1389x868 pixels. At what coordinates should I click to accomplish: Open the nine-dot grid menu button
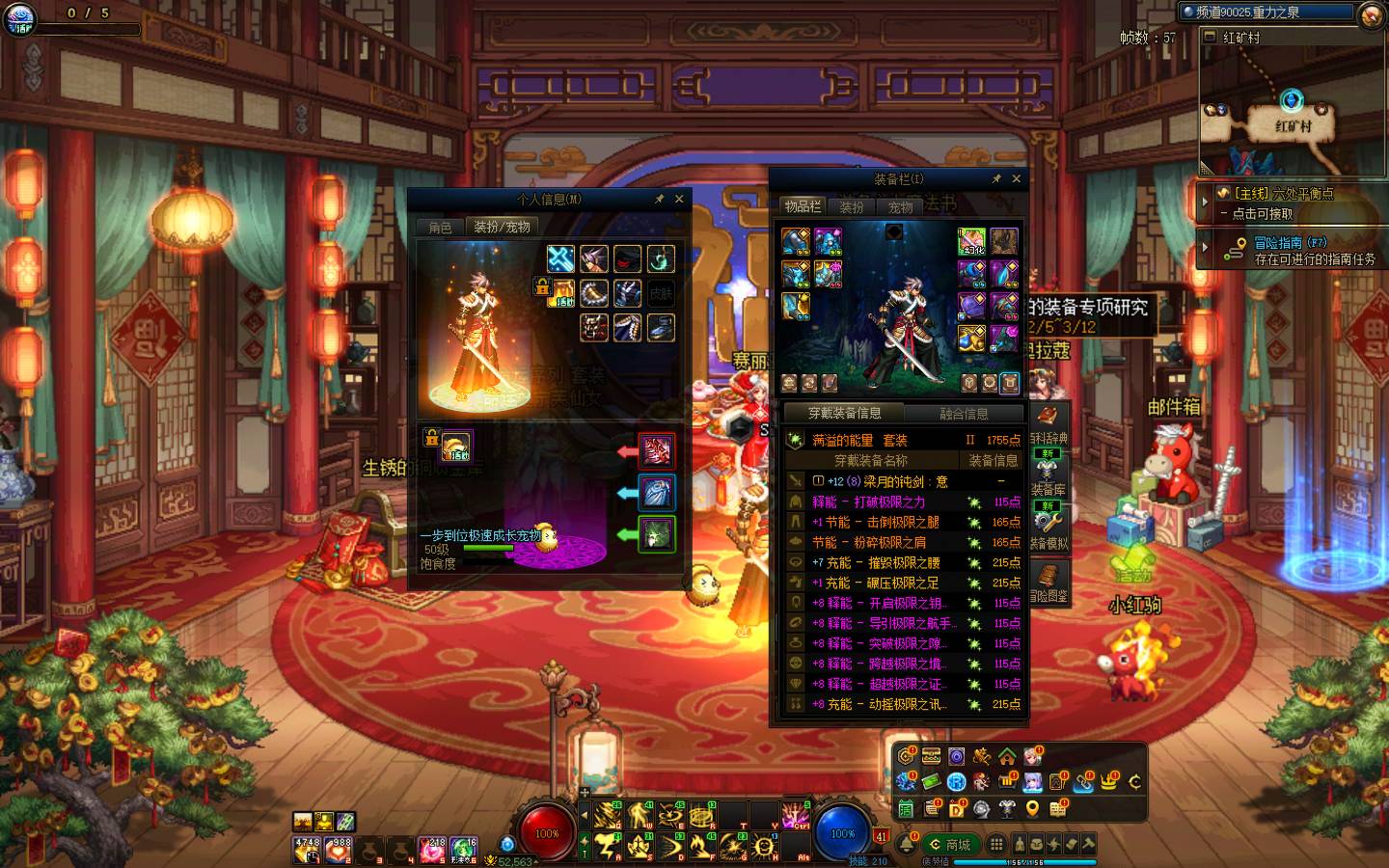point(996,845)
